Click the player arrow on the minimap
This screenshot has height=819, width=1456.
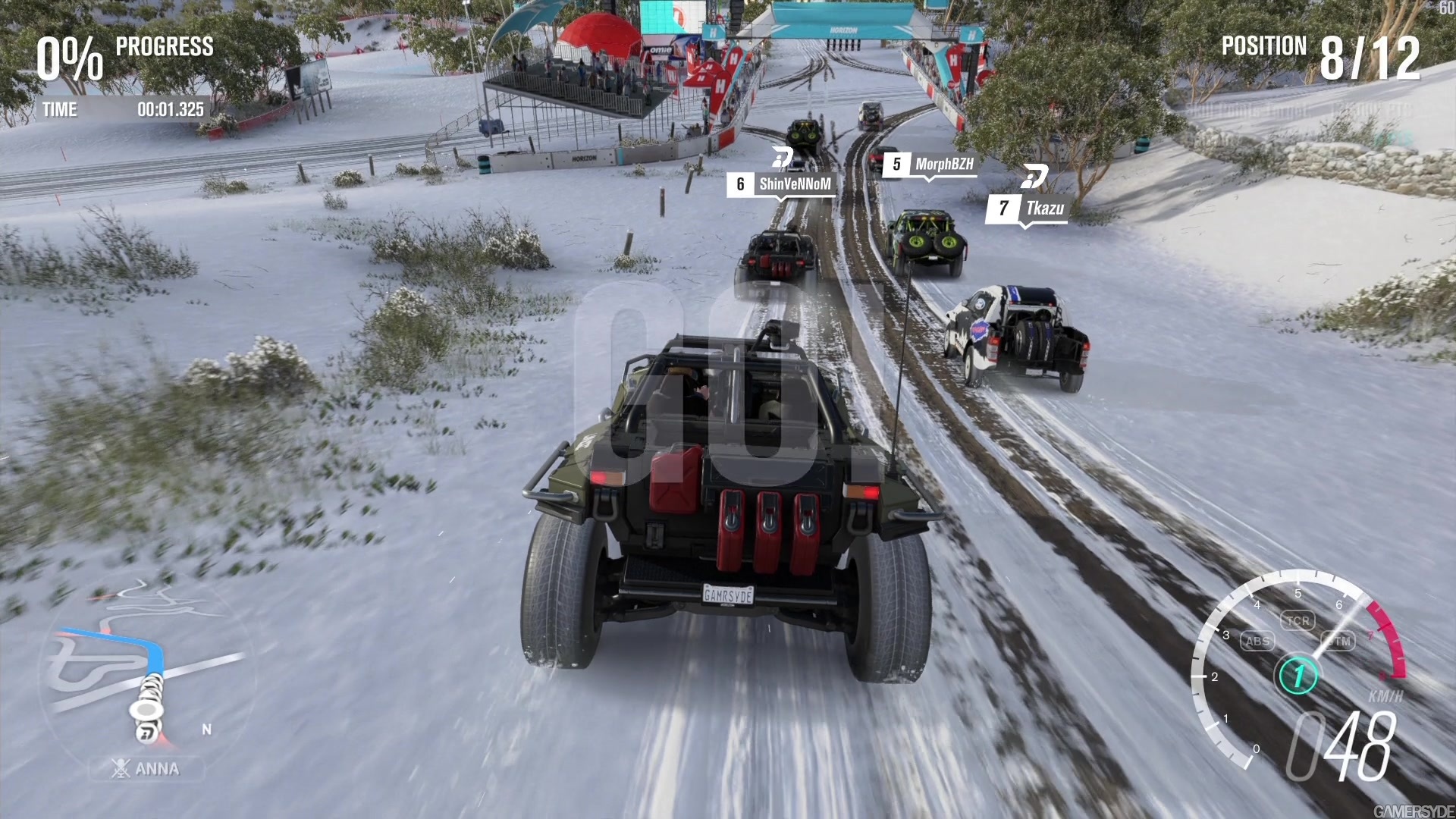click(x=145, y=711)
